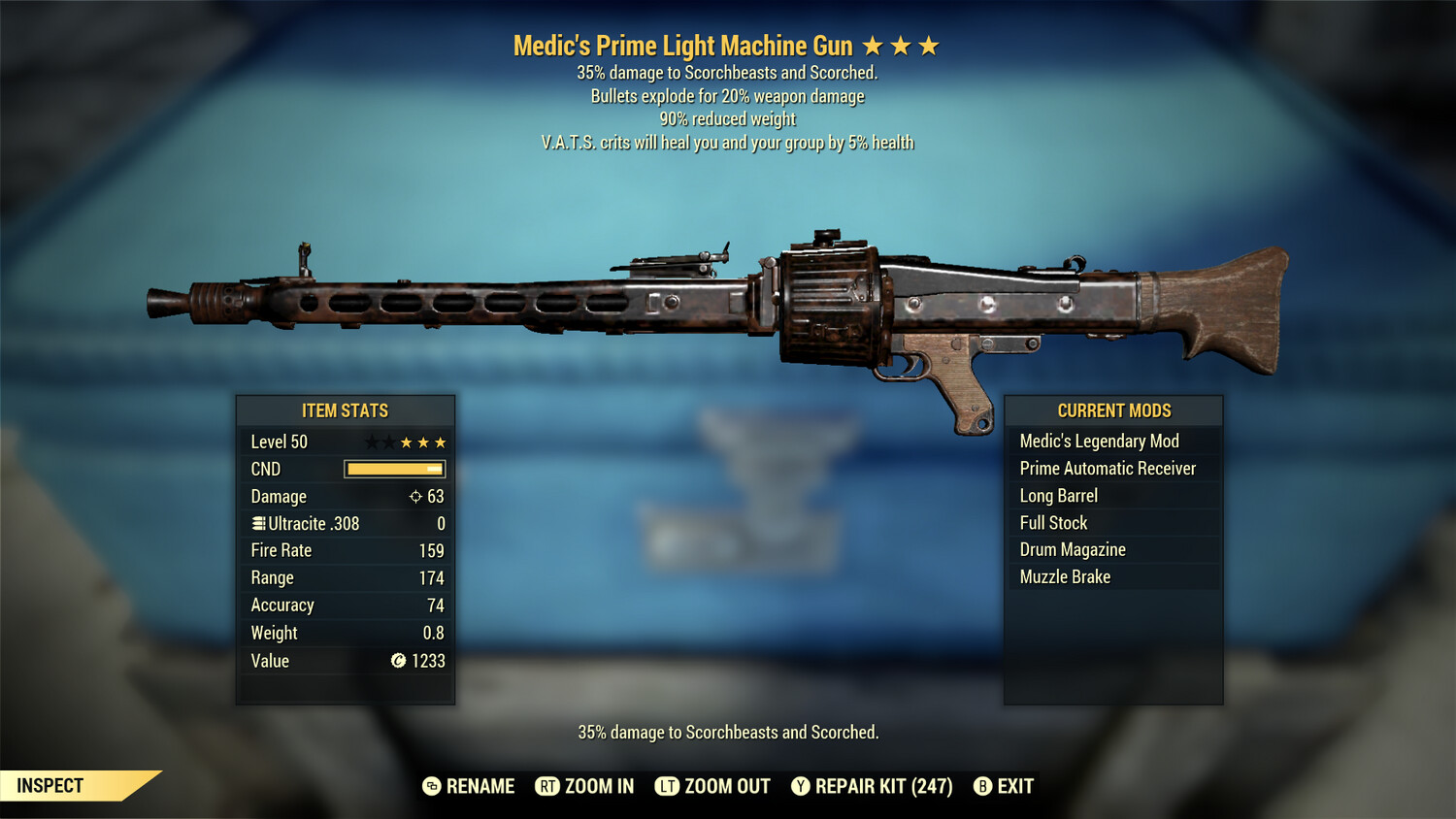Screen dimensions: 1456x819
Task: Toggle the rightmost star rating indicator
Action: tap(931, 45)
